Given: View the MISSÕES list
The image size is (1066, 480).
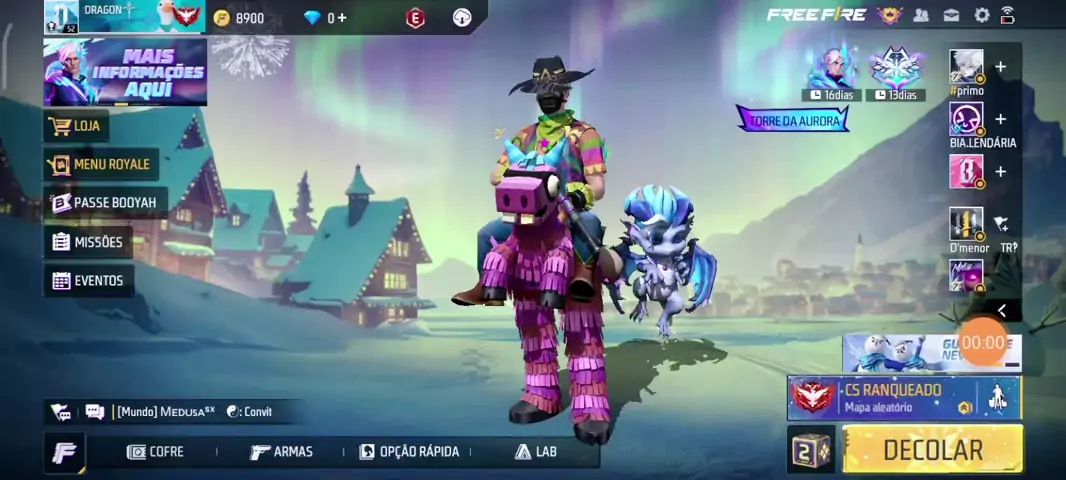Looking at the screenshot, I should [x=88, y=242].
